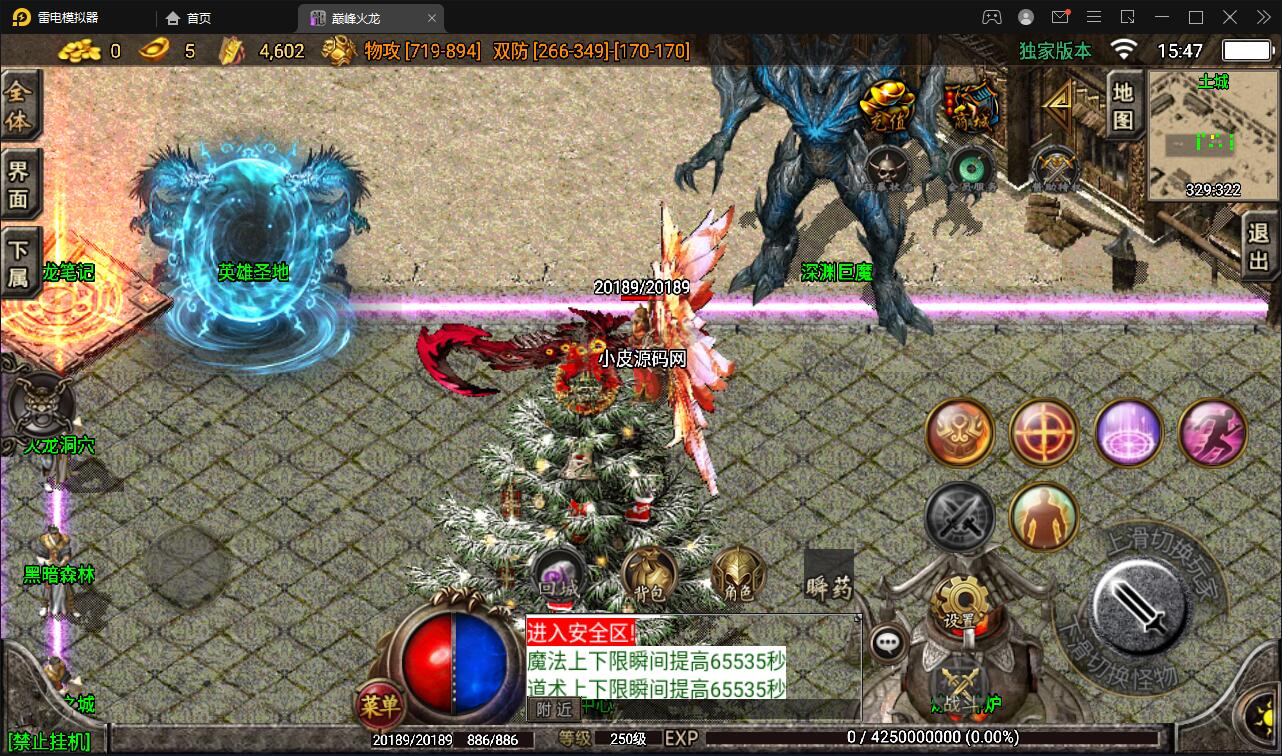Open the 背包 backpack
The image size is (1282, 756).
tap(649, 576)
